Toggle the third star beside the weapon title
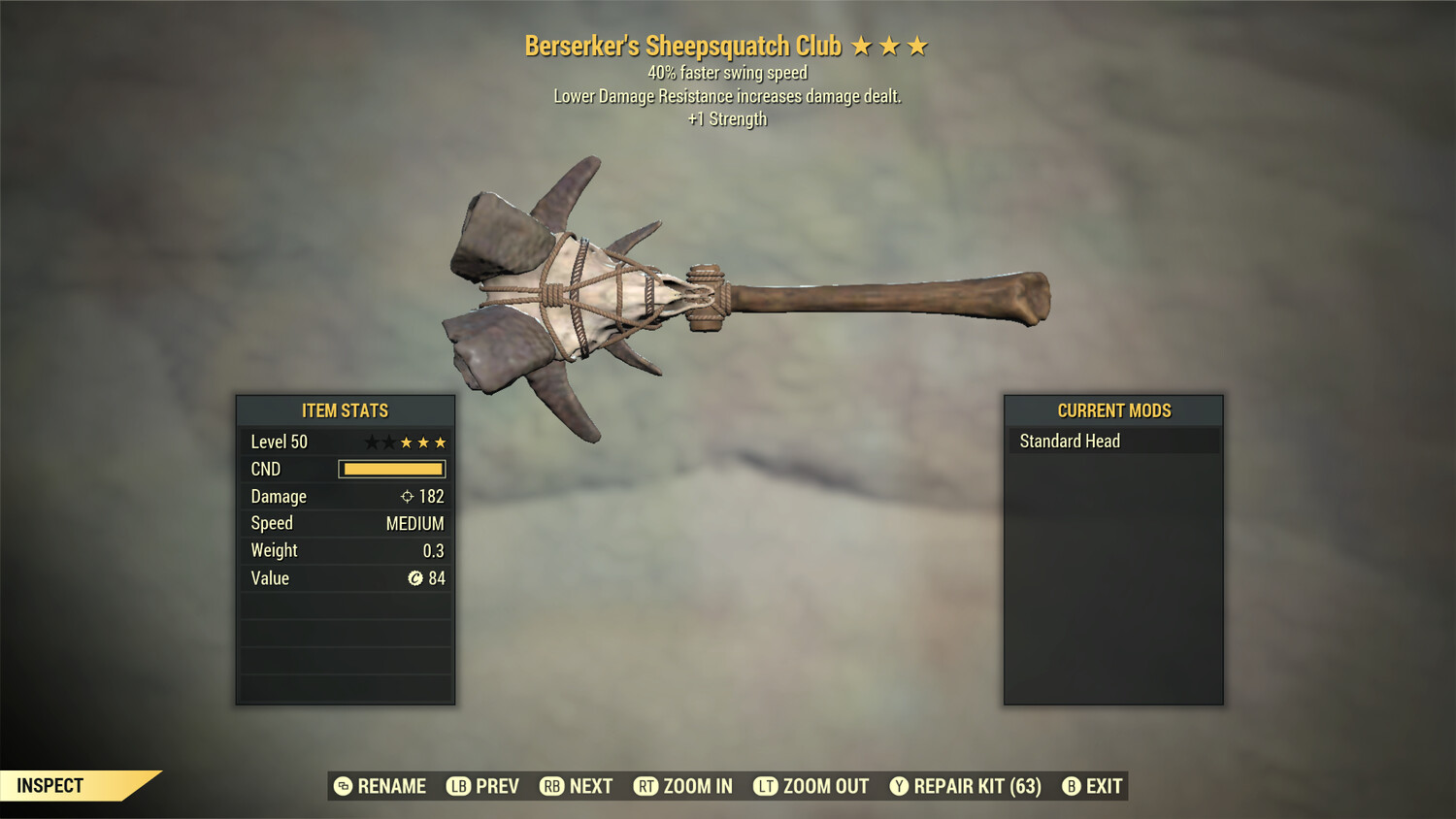Screen dimensions: 1456x819 [x=916, y=45]
